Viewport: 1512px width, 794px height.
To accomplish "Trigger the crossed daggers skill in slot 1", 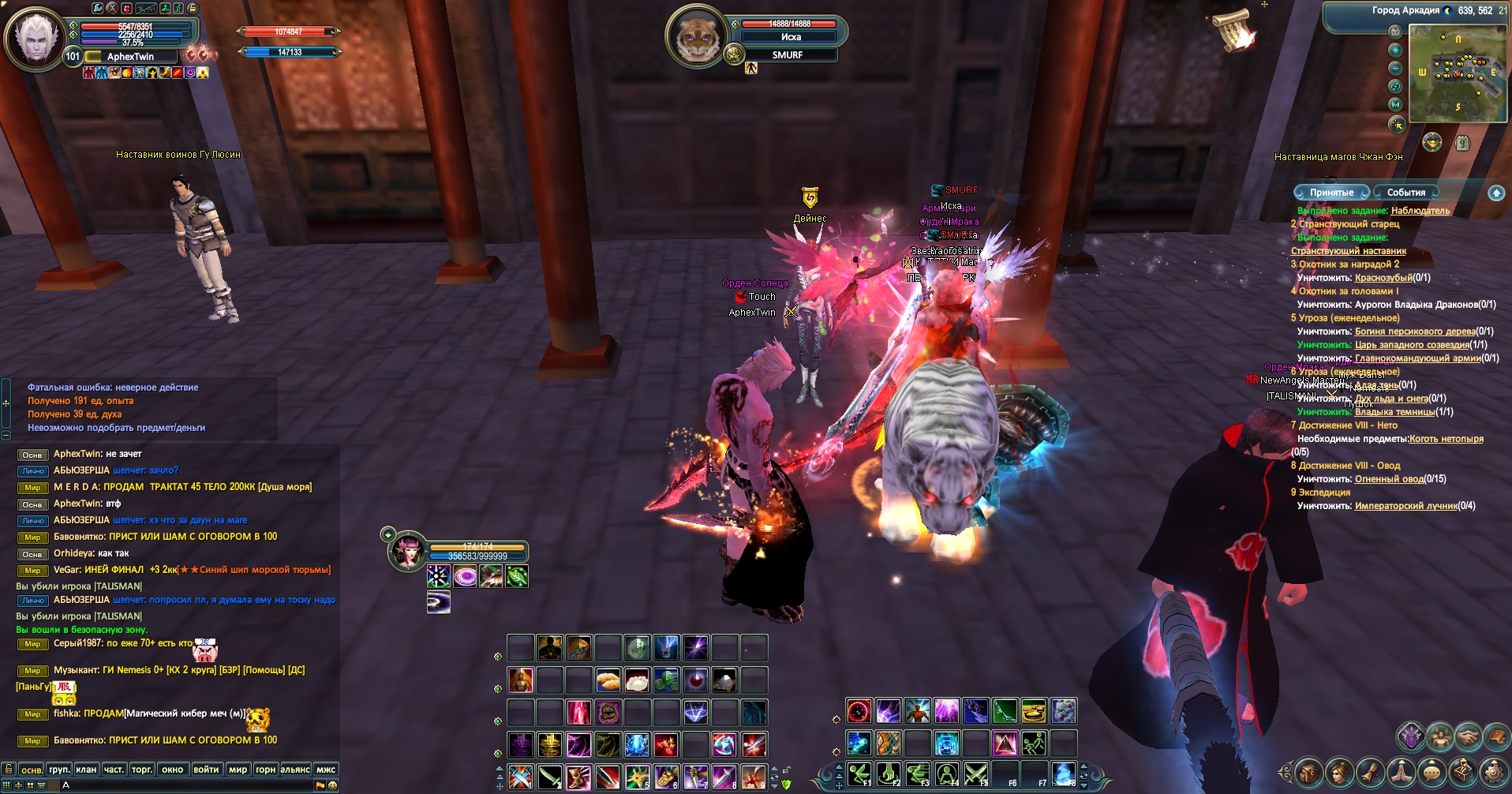I will [521, 777].
